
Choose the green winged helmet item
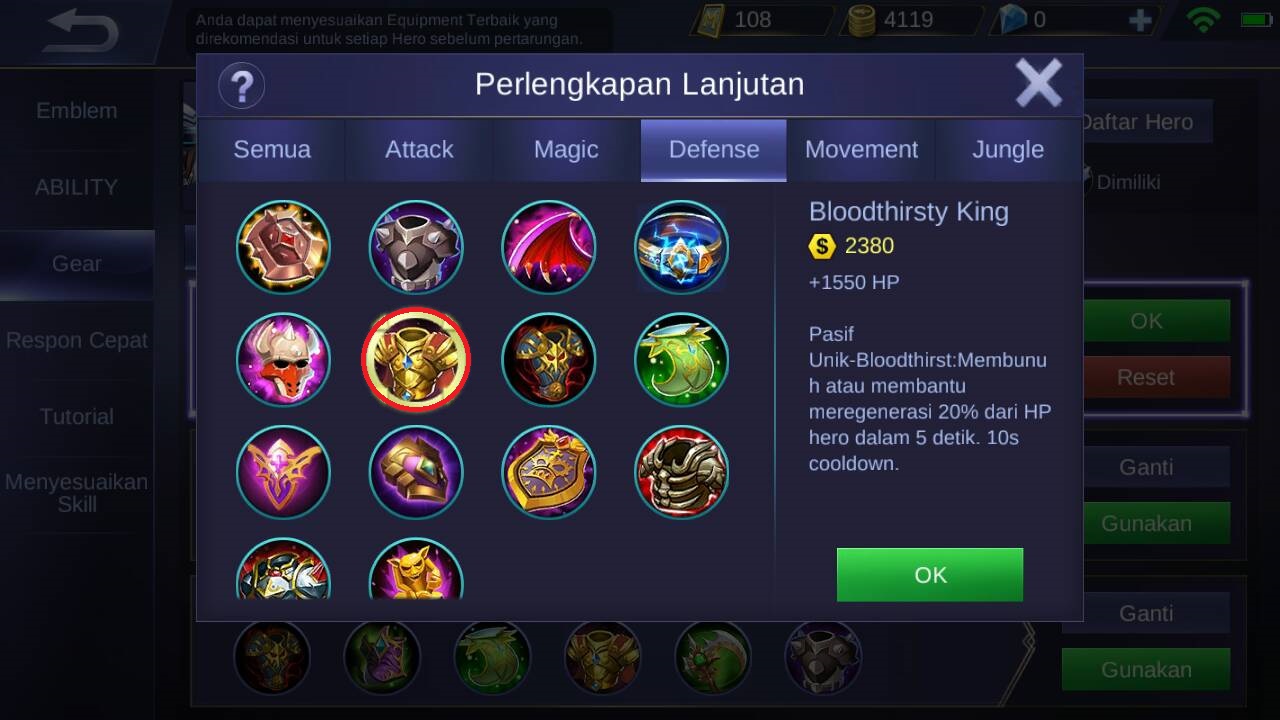click(681, 360)
